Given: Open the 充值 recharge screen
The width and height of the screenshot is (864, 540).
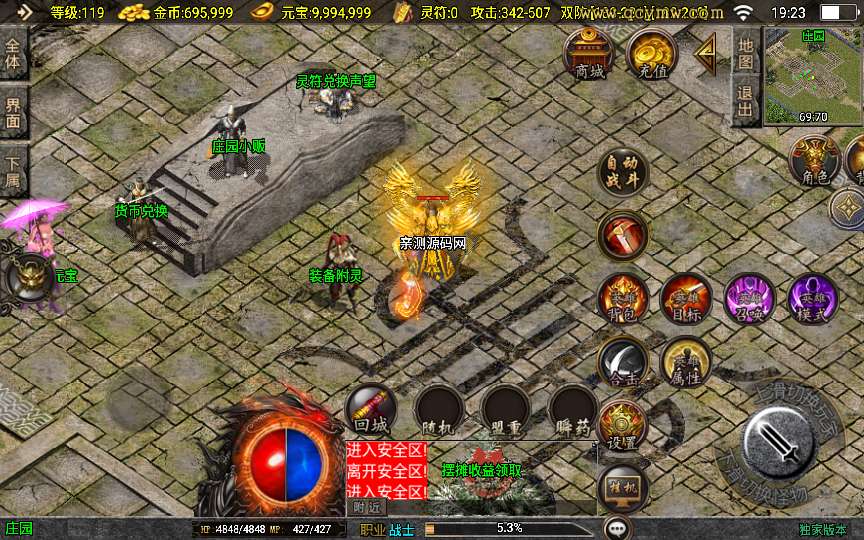Looking at the screenshot, I should click(x=652, y=54).
